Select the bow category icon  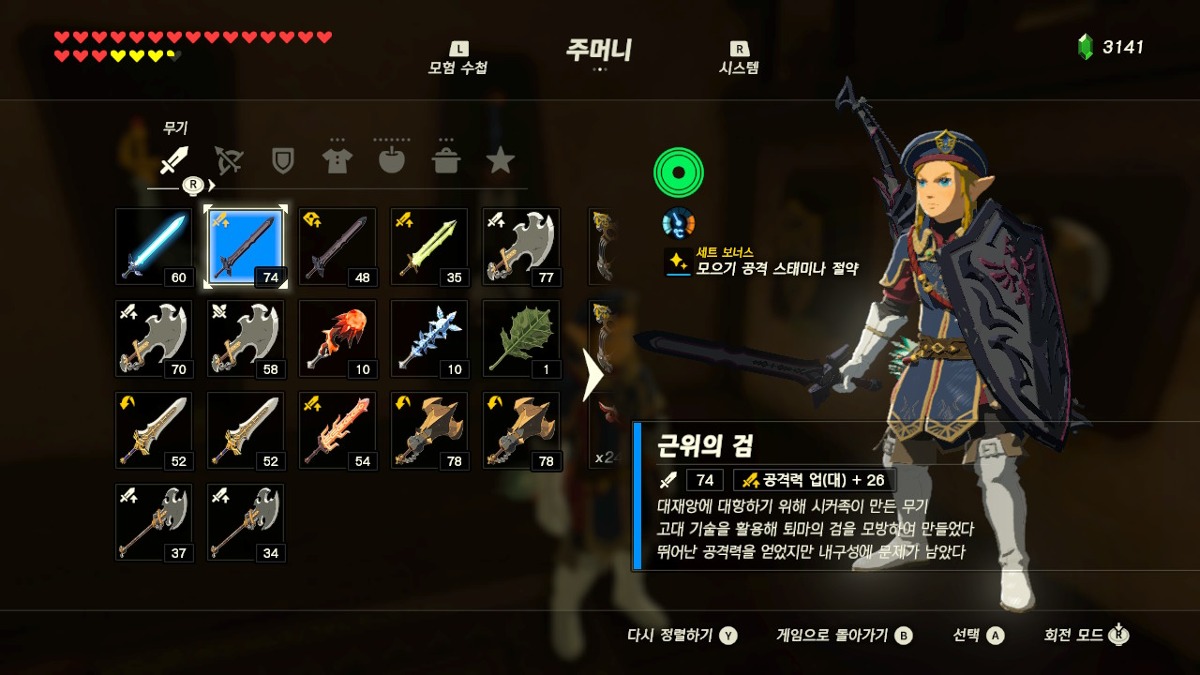229,160
